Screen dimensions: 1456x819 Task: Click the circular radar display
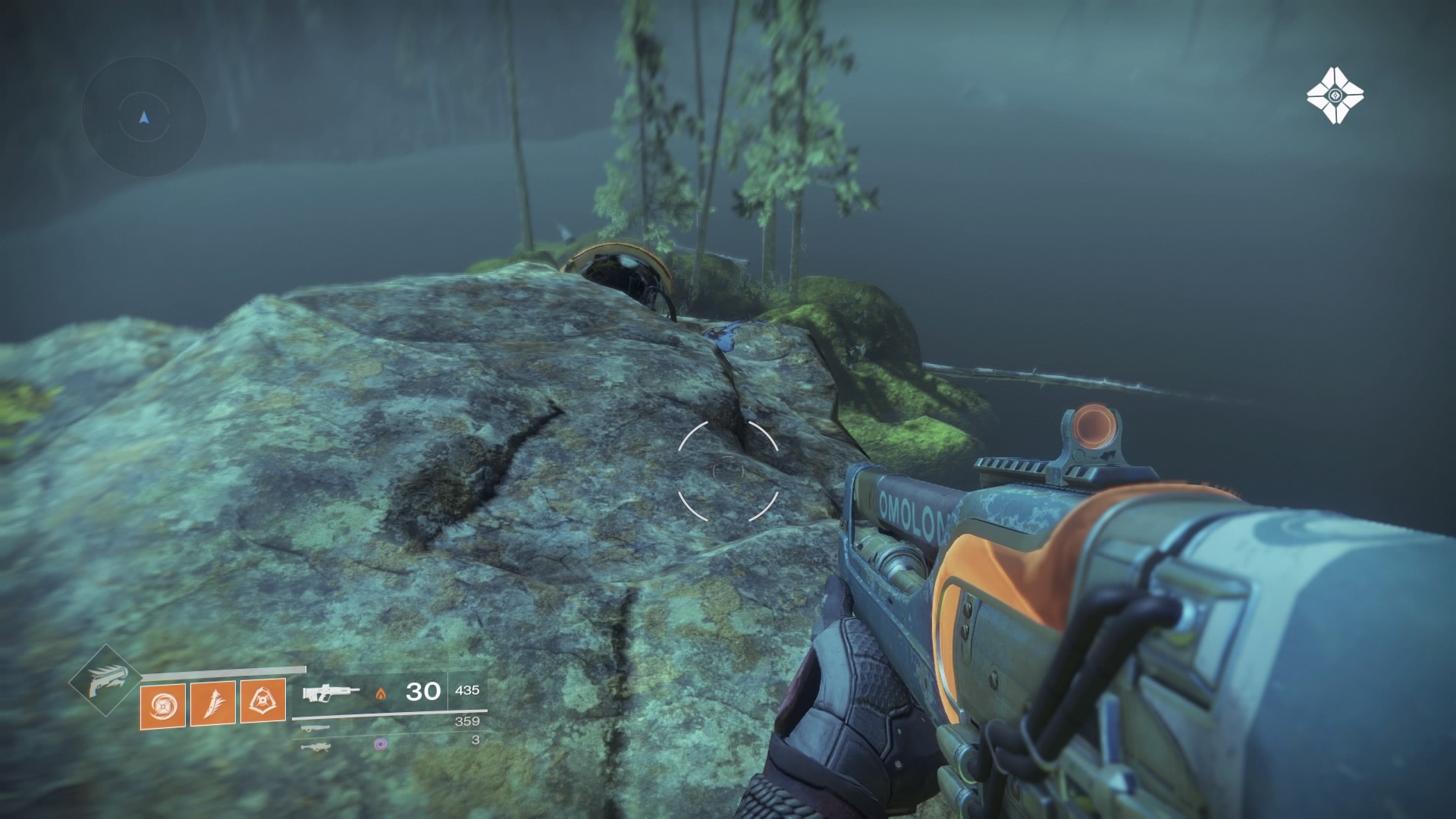tap(144, 118)
